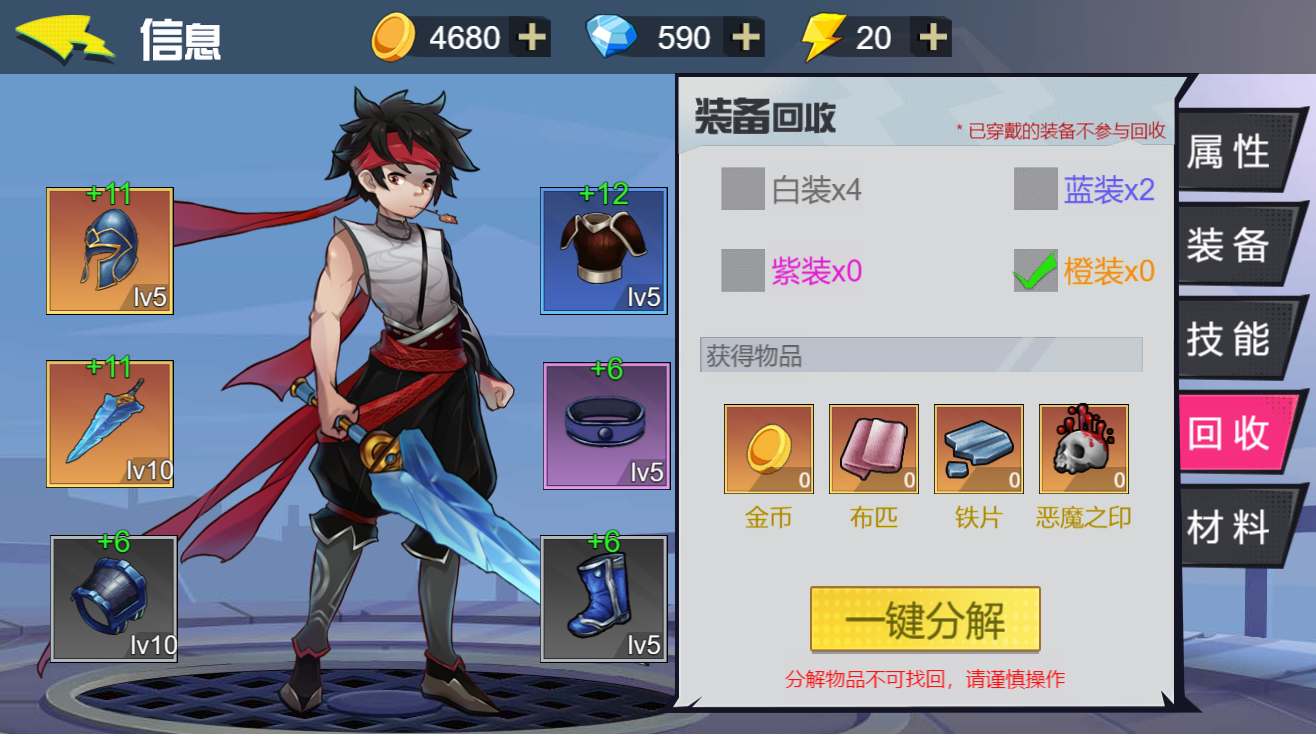Select the brown chest armor slot

point(603,251)
